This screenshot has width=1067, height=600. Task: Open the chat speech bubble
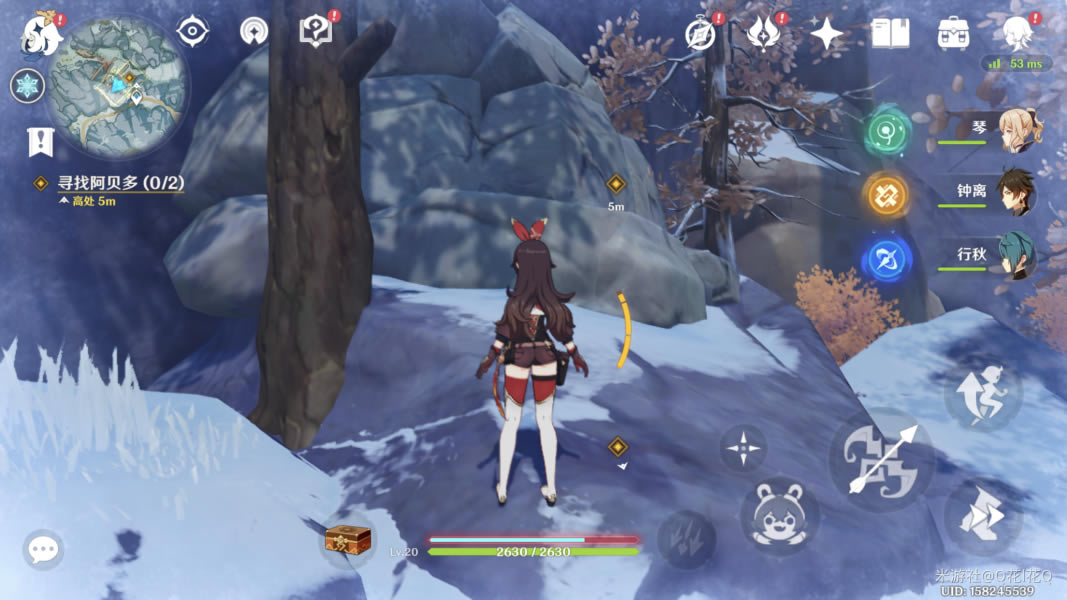click(43, 549)
